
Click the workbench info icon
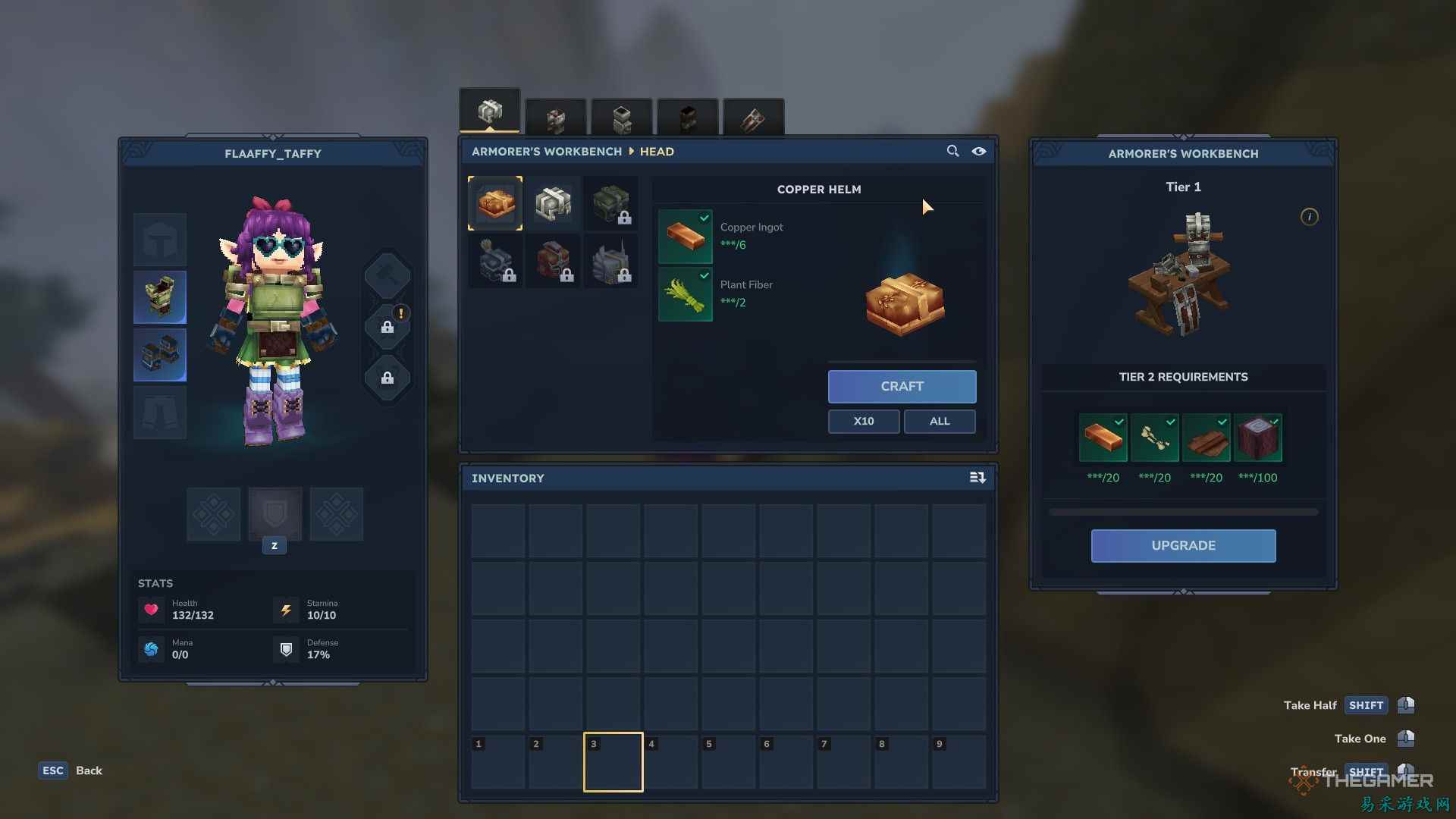1310,217
